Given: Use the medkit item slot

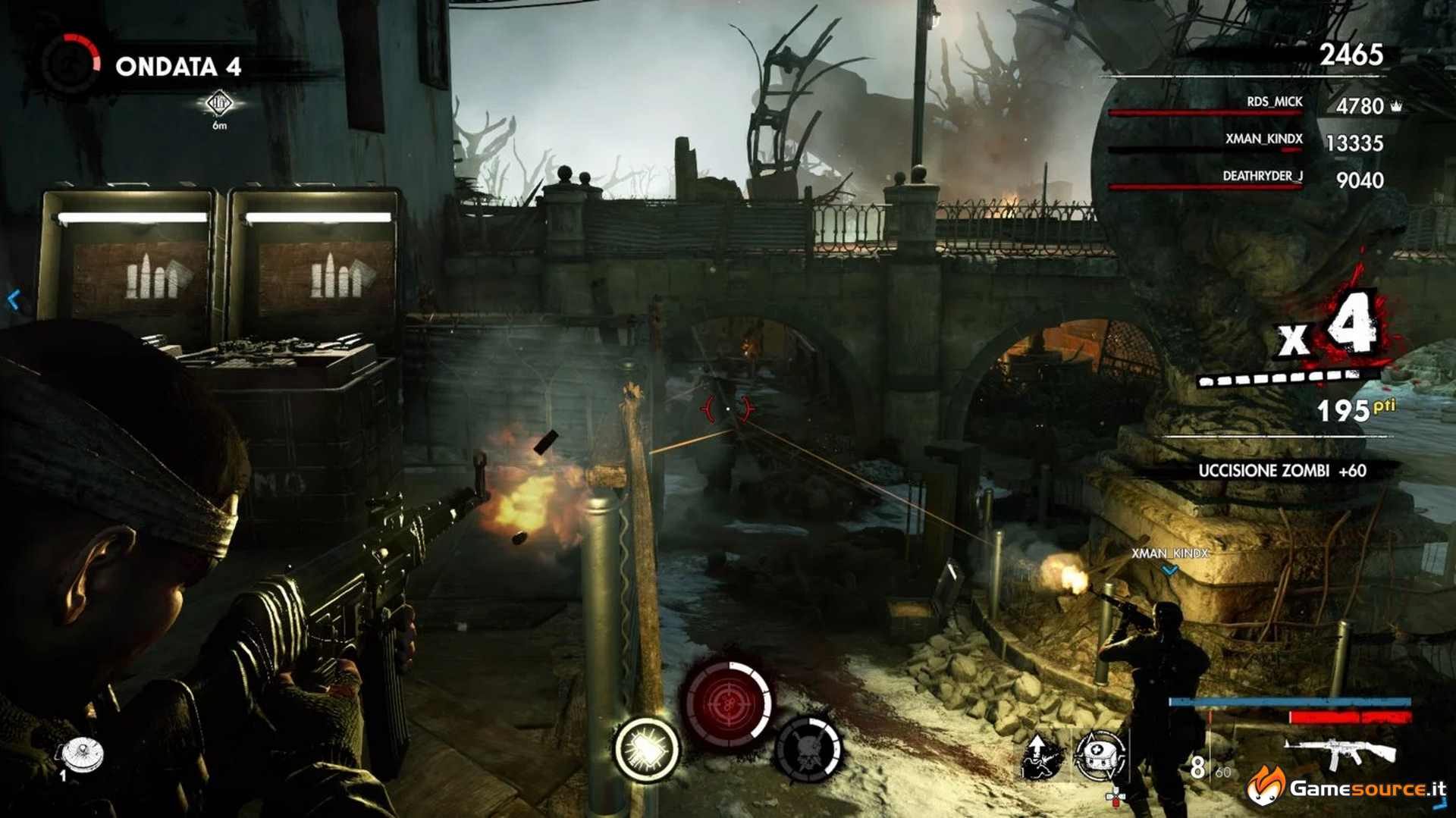Looking at the screenshot, I should (1099, 755).
